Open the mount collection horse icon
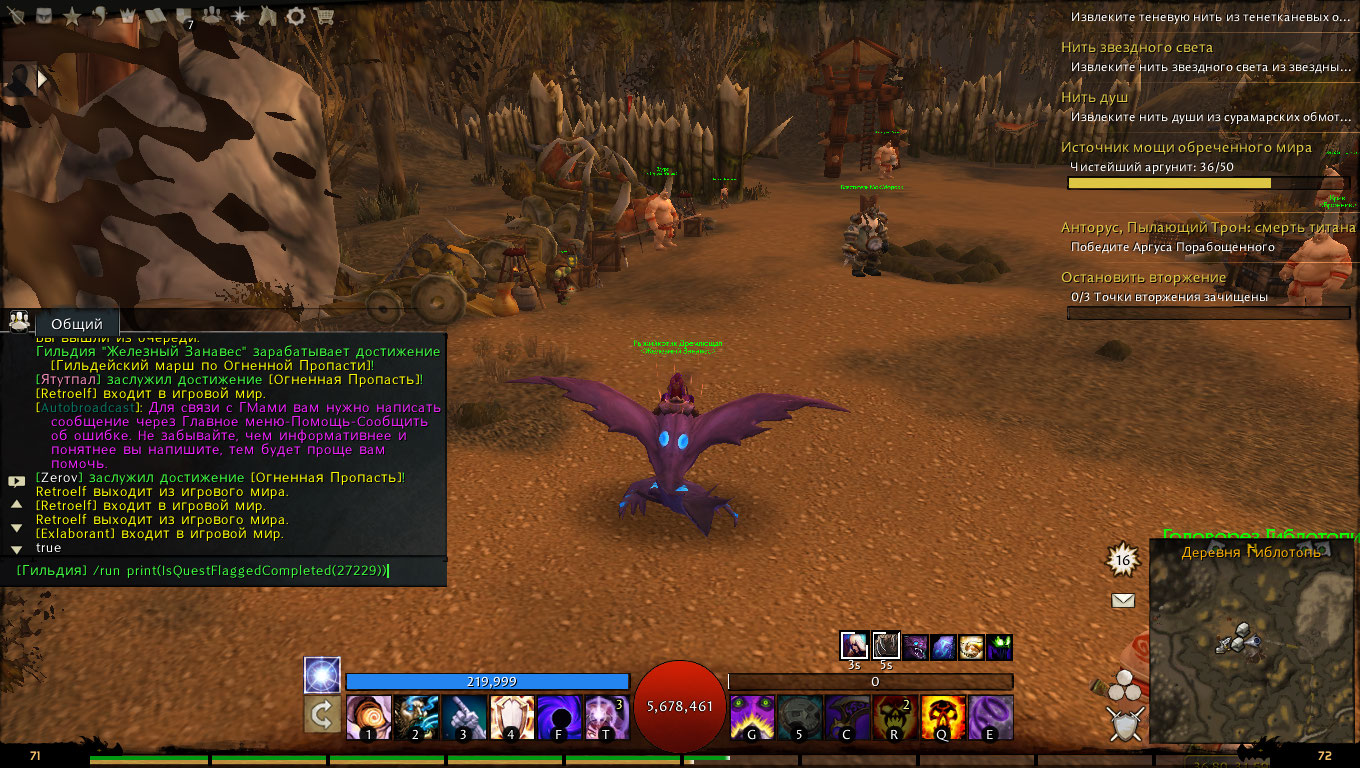This screenshot has height=768, width=1360. tap(268, 16)
